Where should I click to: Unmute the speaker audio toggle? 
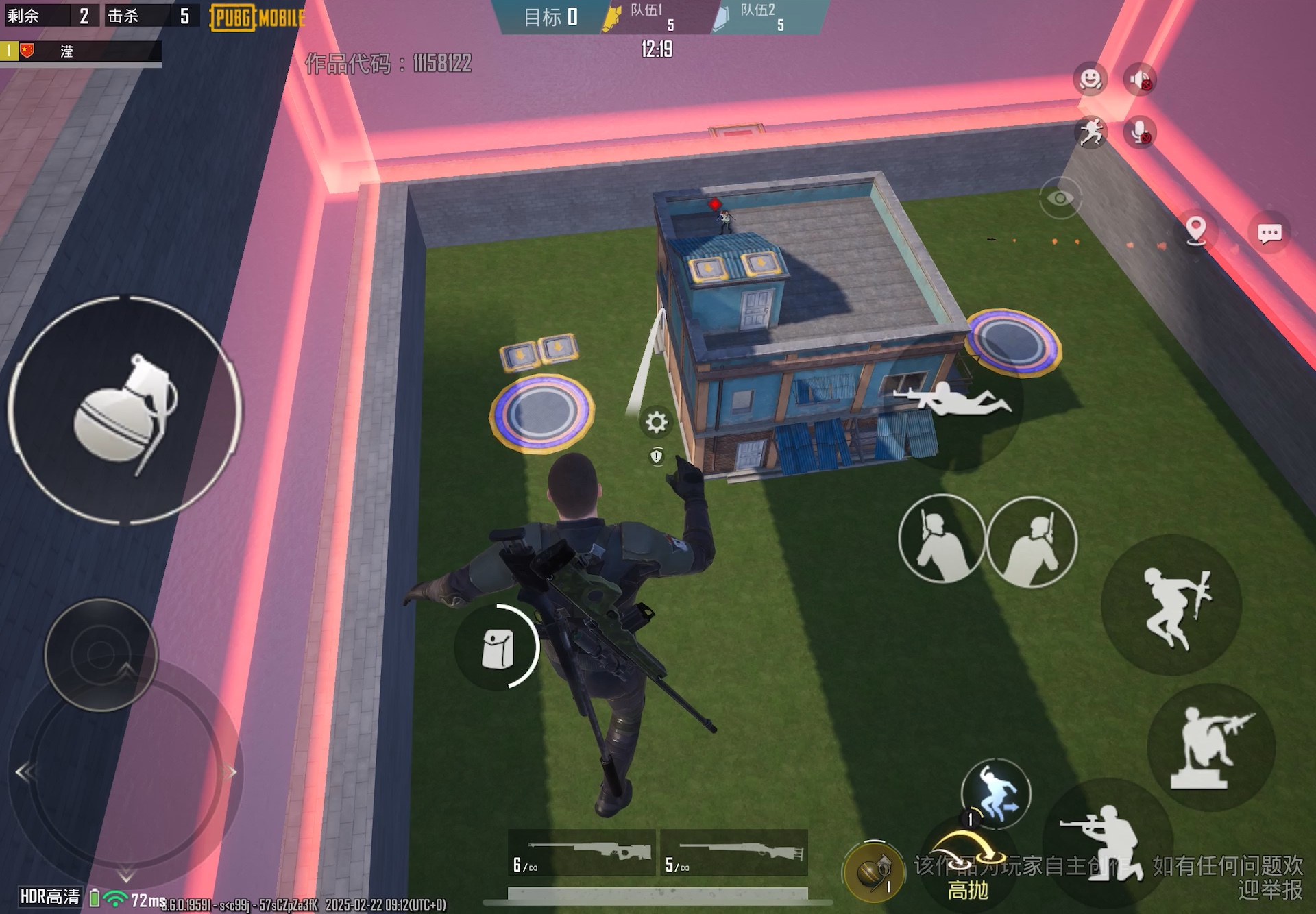pos(1140,79)
